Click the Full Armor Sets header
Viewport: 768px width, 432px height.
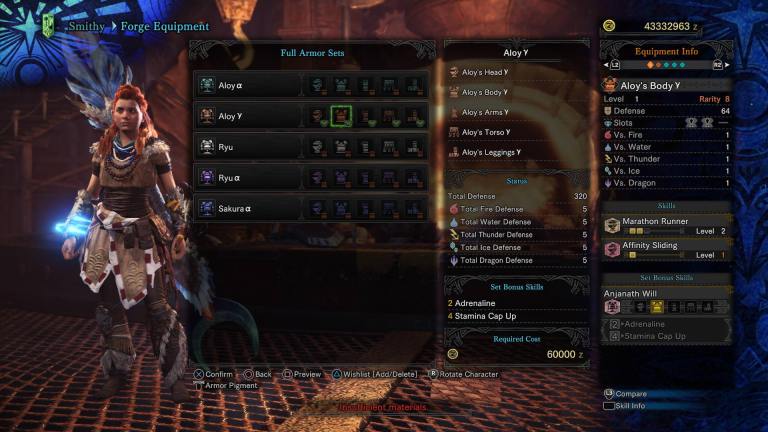pyautogui.click(x=313, y=52)
